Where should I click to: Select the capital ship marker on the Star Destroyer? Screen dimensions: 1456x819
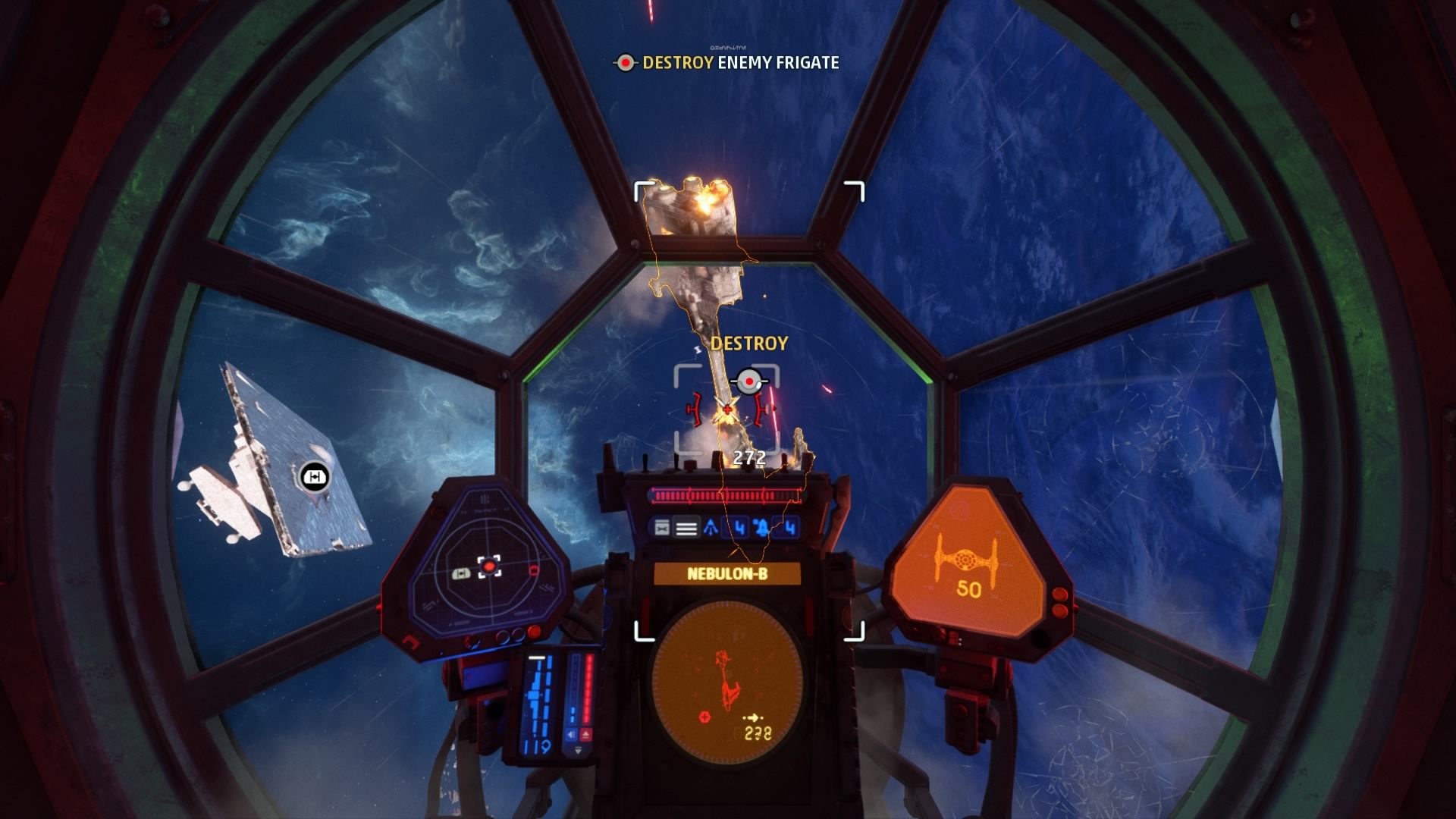tap(313, 478)
